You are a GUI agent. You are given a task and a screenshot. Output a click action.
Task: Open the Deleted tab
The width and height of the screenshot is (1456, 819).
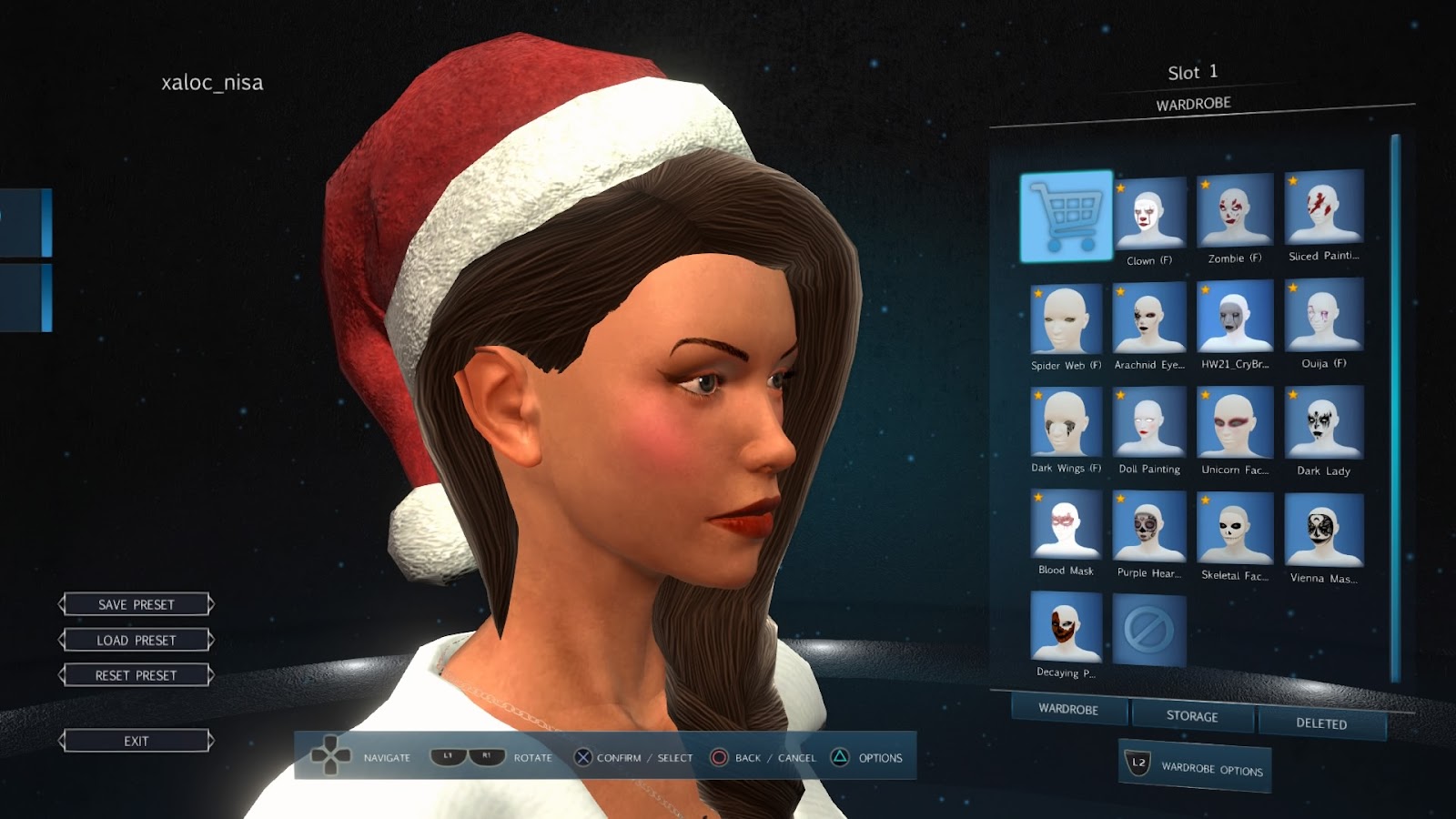click(1321, 723)
